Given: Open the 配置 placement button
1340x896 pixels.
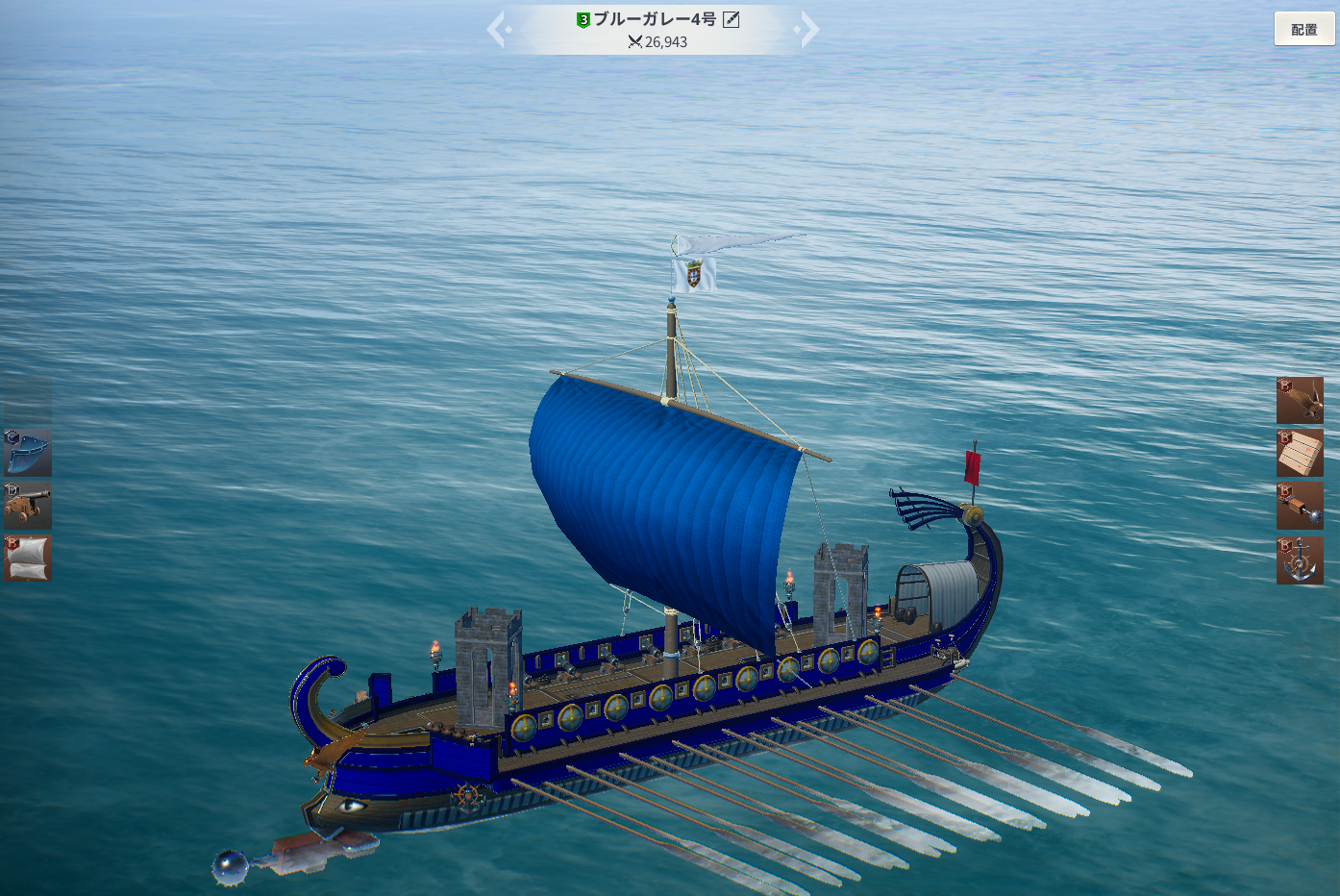Looking at the screenshot, I should coord(1304,30).
